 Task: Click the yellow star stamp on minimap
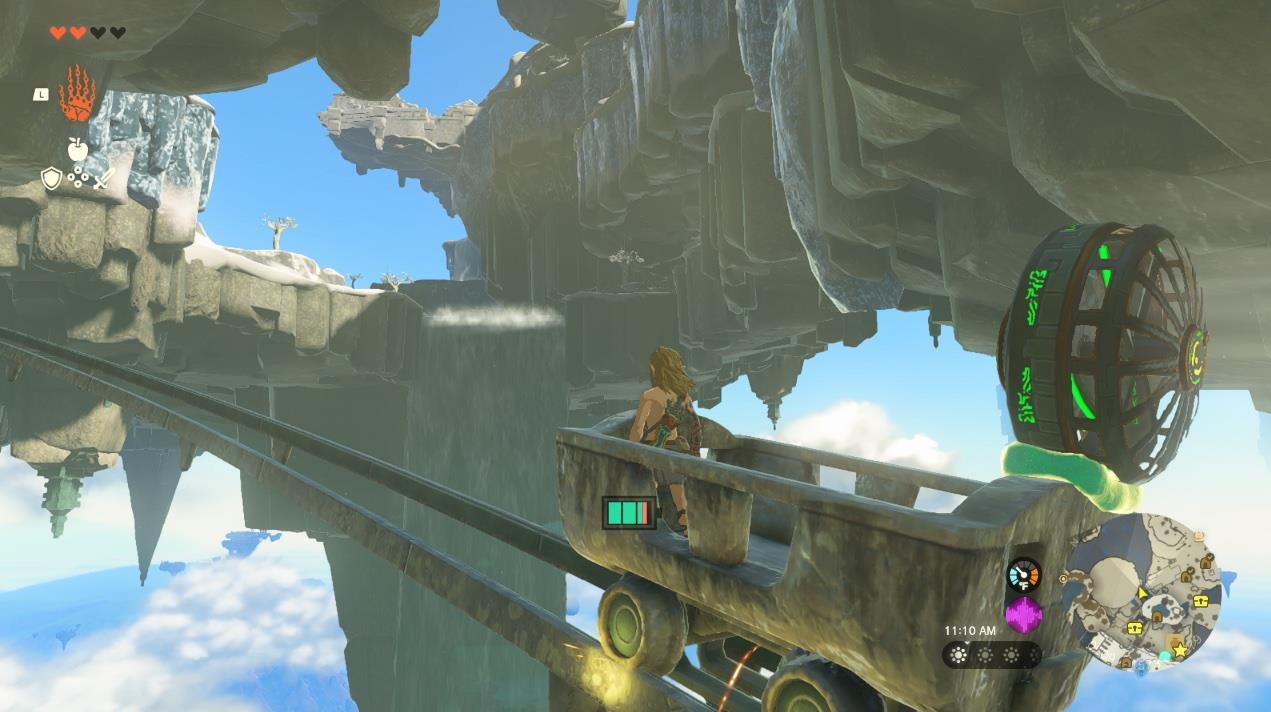point(1180,651)
